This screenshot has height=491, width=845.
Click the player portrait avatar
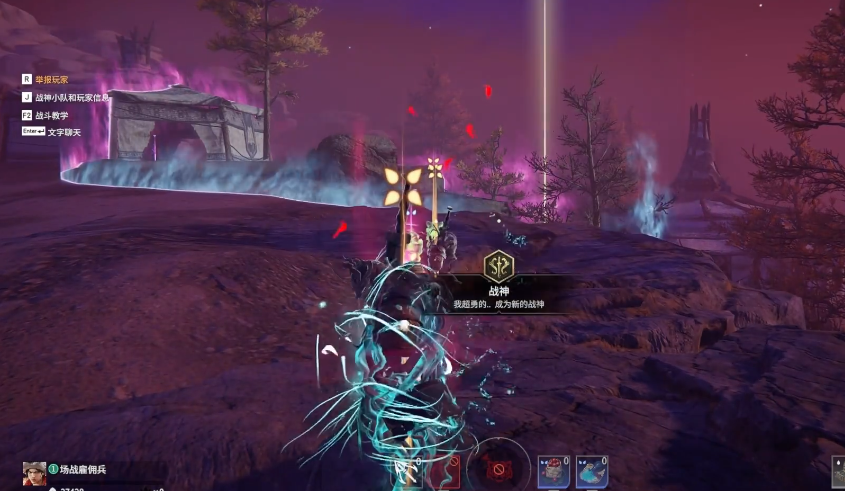pos(34,473)
